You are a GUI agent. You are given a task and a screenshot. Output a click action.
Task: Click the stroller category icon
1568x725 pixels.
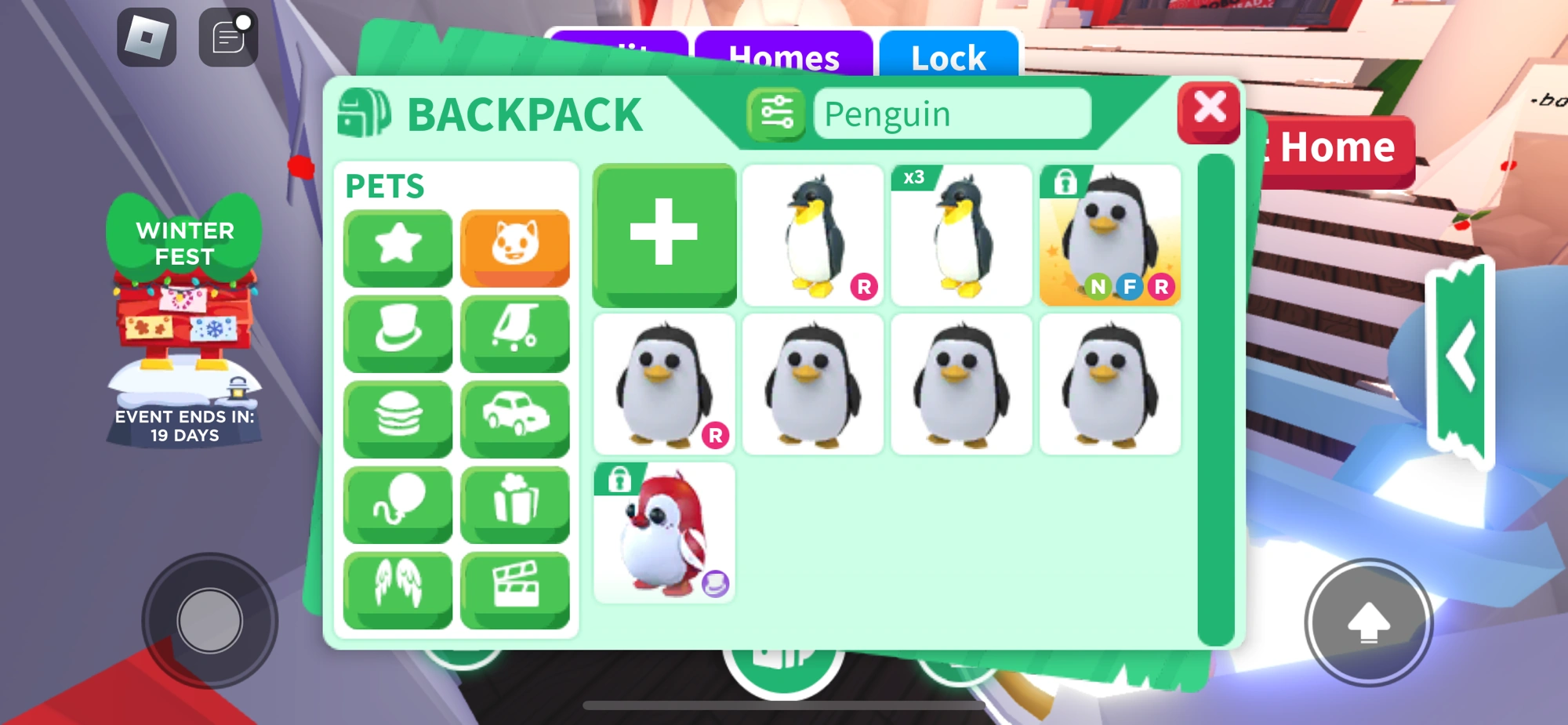[x=516, y=333]
